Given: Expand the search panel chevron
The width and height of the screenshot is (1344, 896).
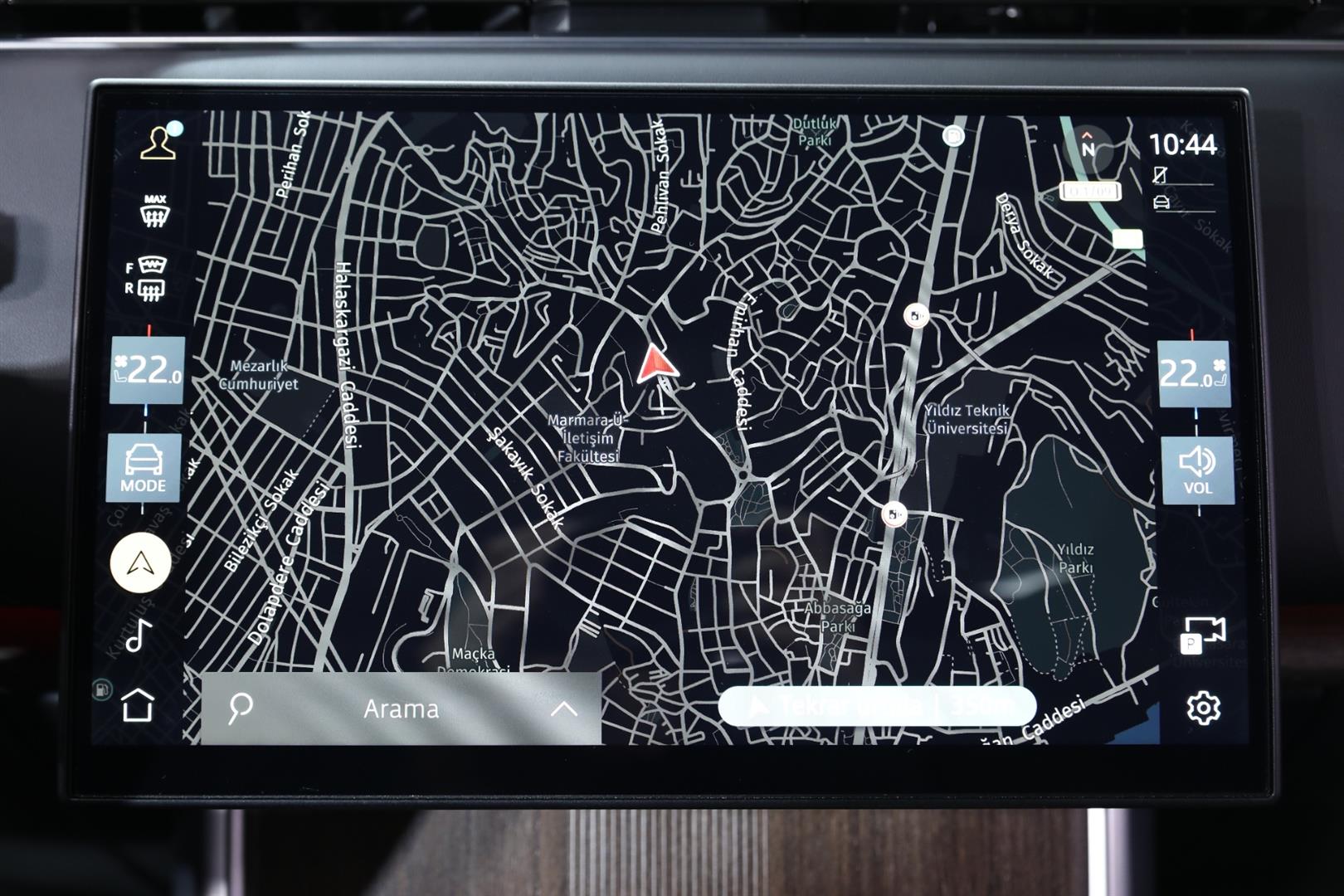Looking at the screenshot, I should (564, 709).
